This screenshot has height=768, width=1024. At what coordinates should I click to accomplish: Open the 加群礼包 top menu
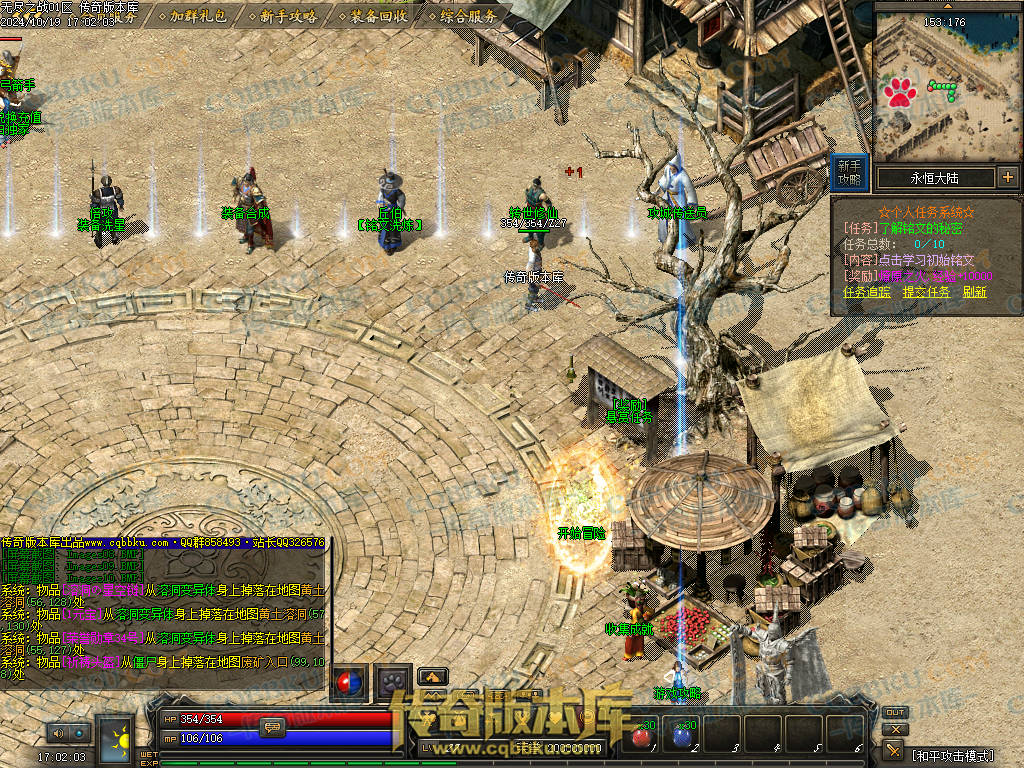click(x=198, y=16)
